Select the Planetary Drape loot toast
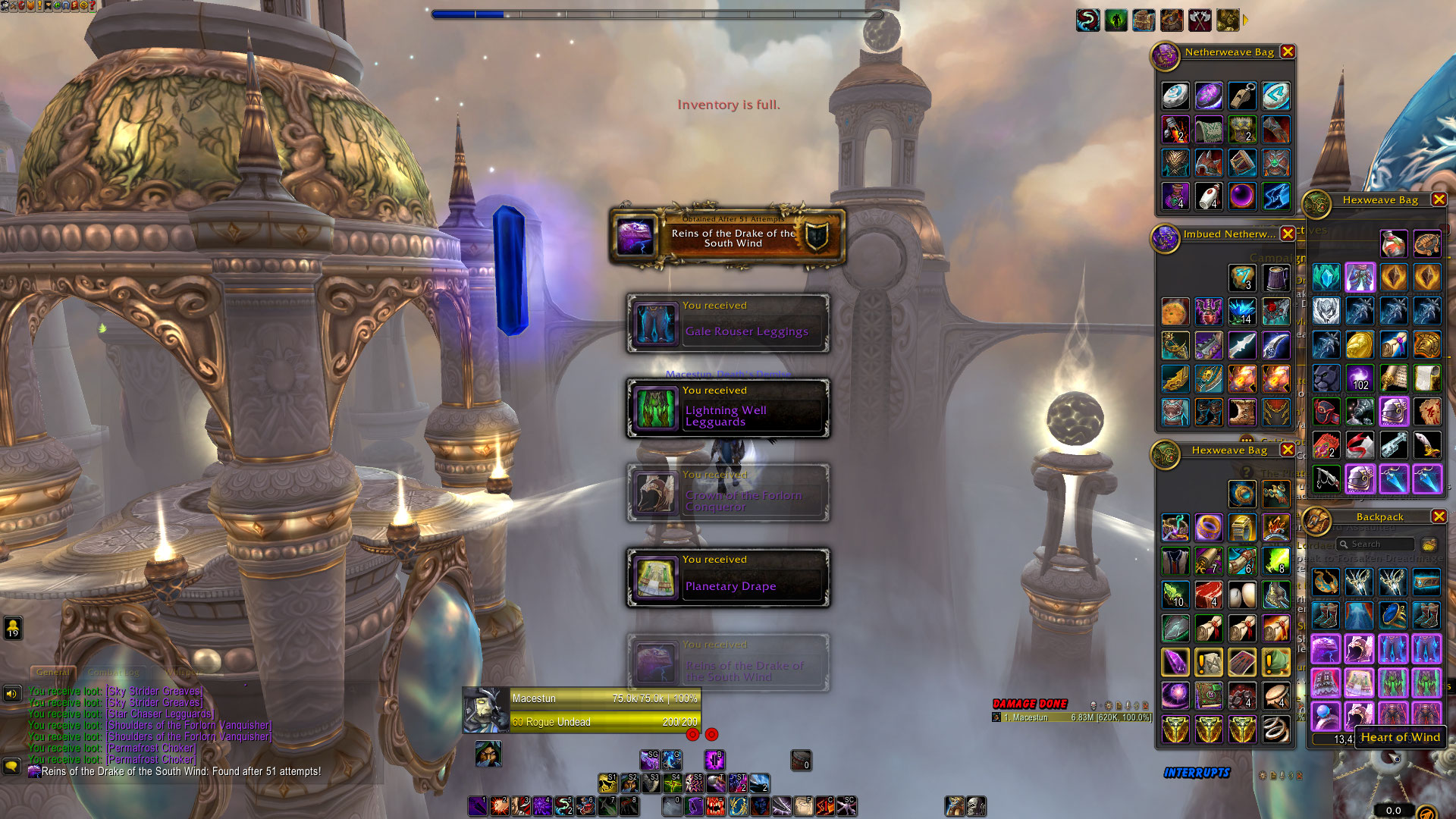Viewport: 1456px width, 819px height. tap(728, 579)
